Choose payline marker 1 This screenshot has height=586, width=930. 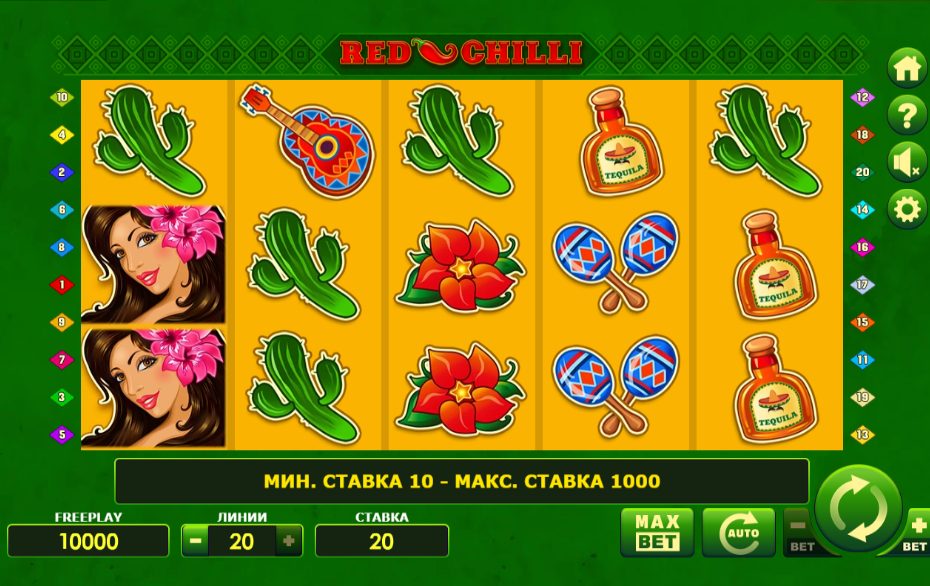coord(62,285)
